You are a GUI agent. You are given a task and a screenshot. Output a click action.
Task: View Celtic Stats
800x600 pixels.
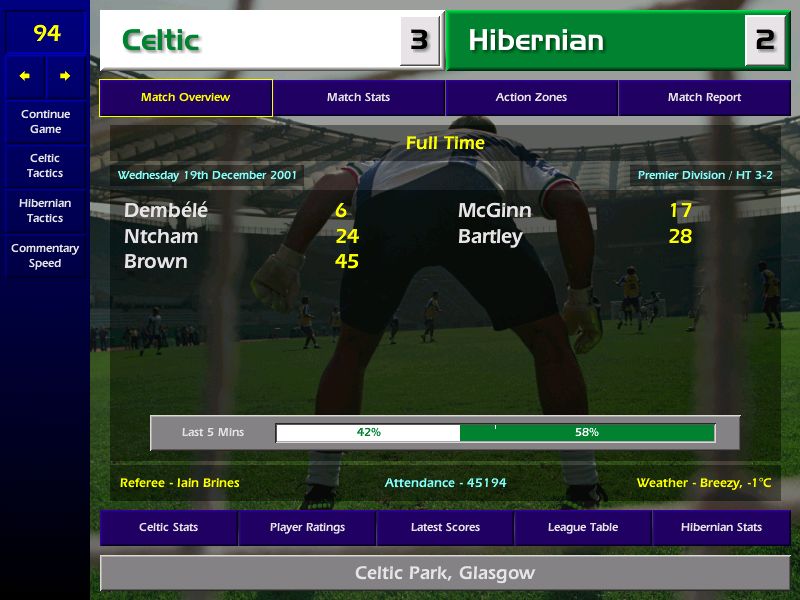click(168, 528)
